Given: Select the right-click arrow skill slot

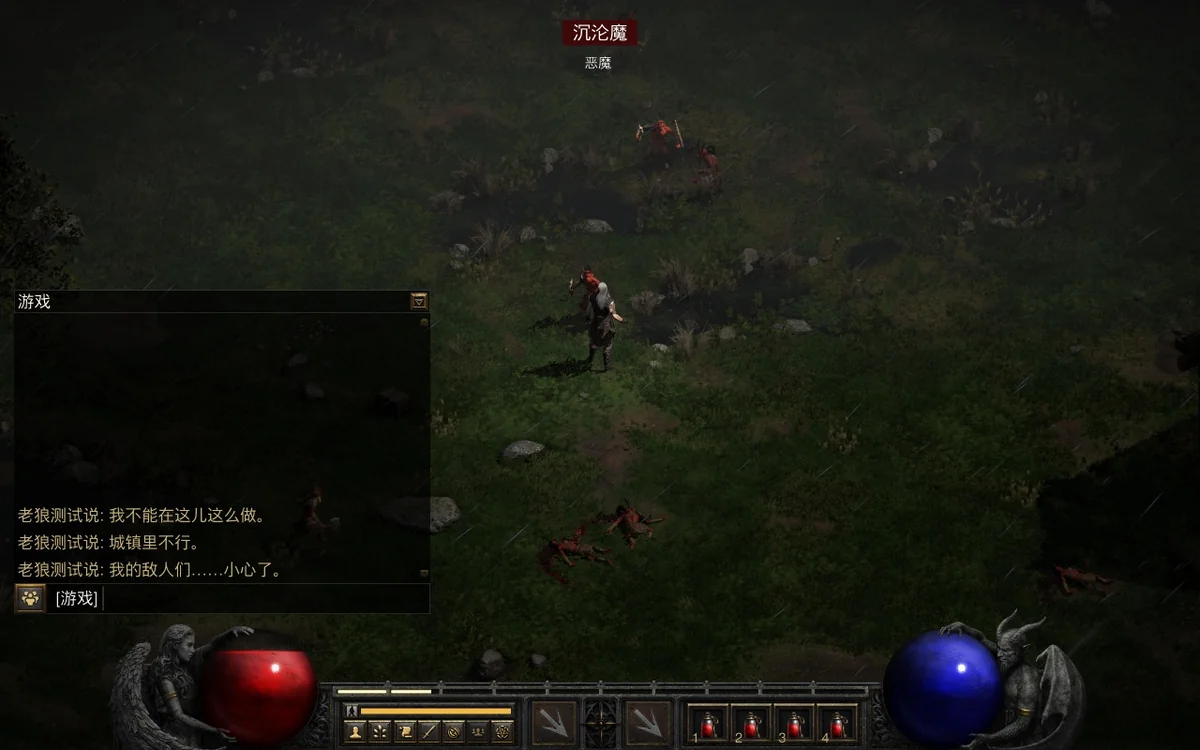Looking at the screenshot, I should [x=647, y=722].
